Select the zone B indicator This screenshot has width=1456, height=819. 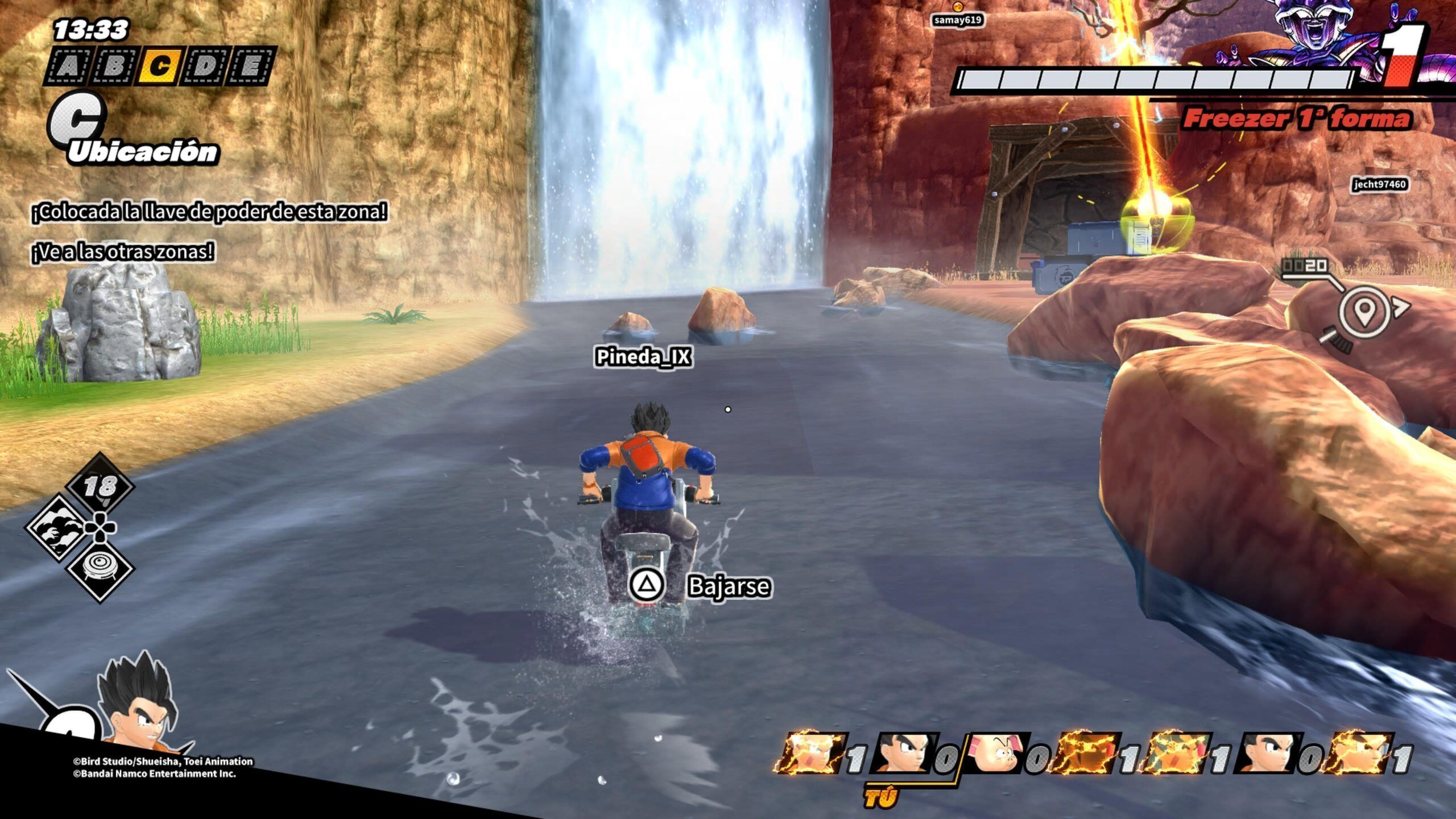tap(113, 67)
